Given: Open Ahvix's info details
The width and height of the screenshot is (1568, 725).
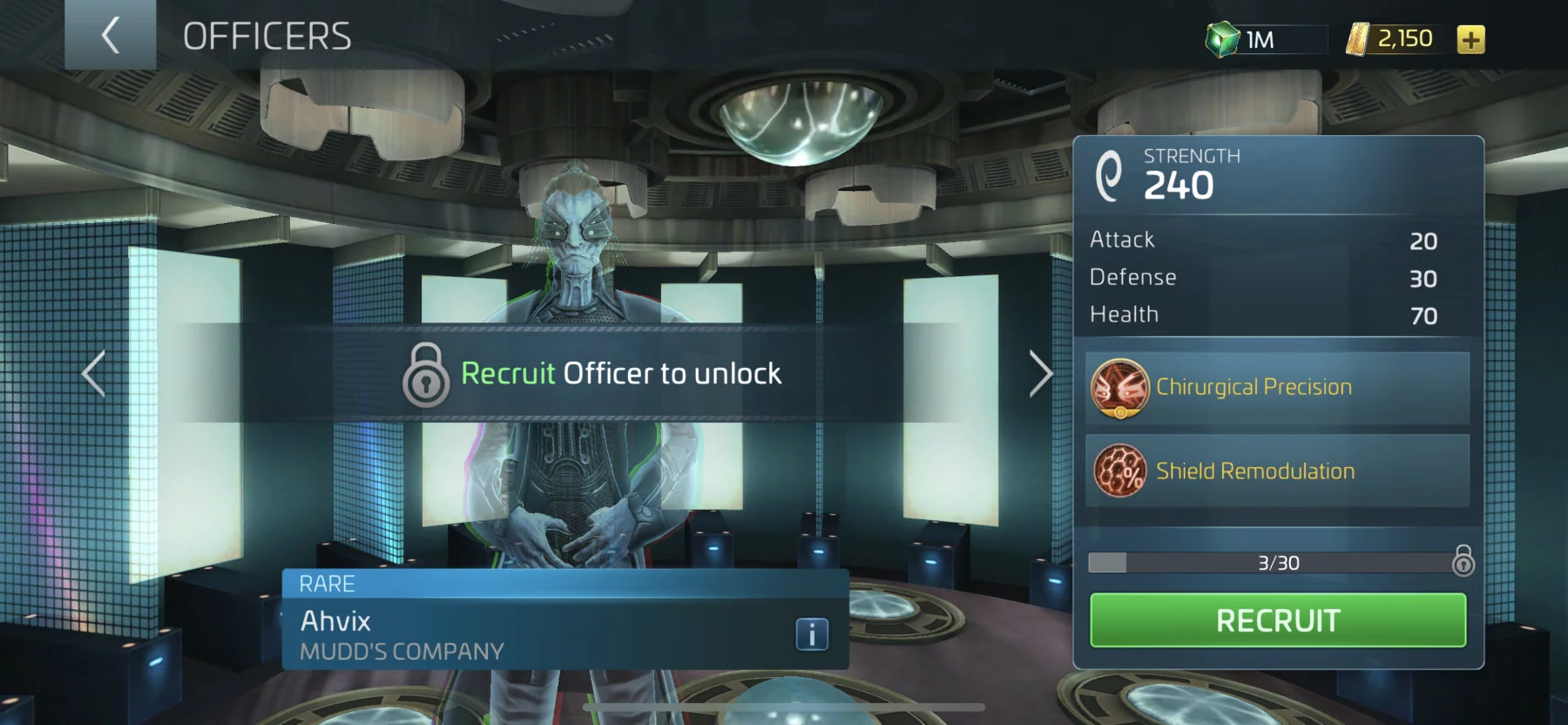Looking at the screenshot, I should (811, 634).
